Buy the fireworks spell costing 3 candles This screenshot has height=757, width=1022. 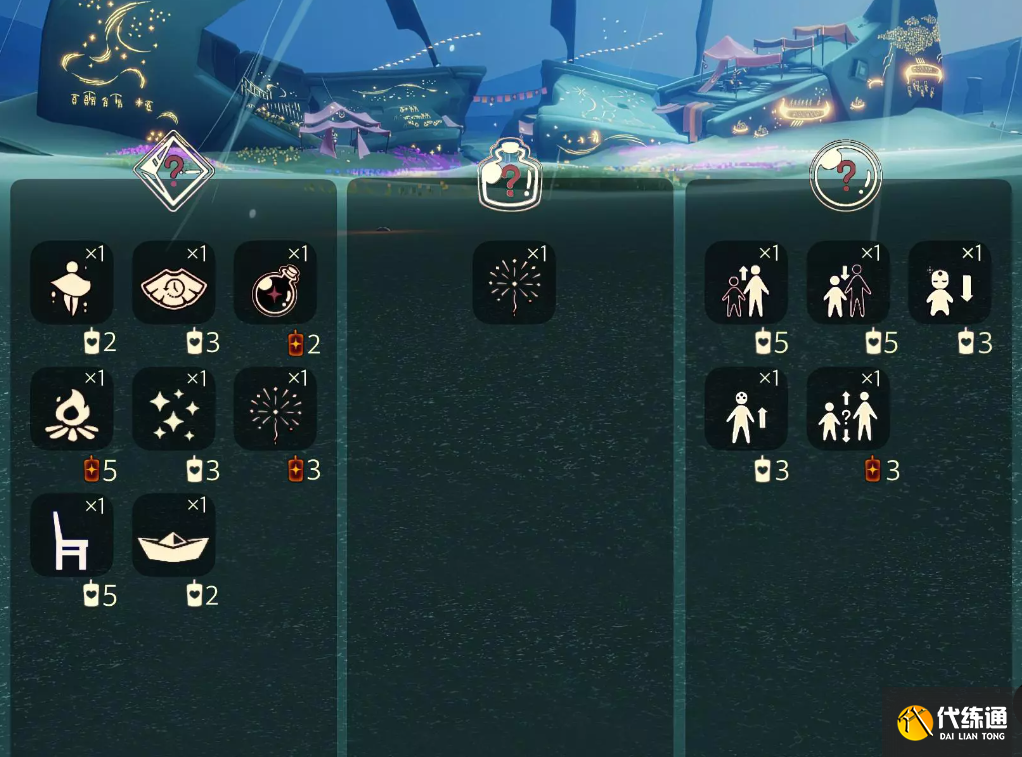[275, 409]
